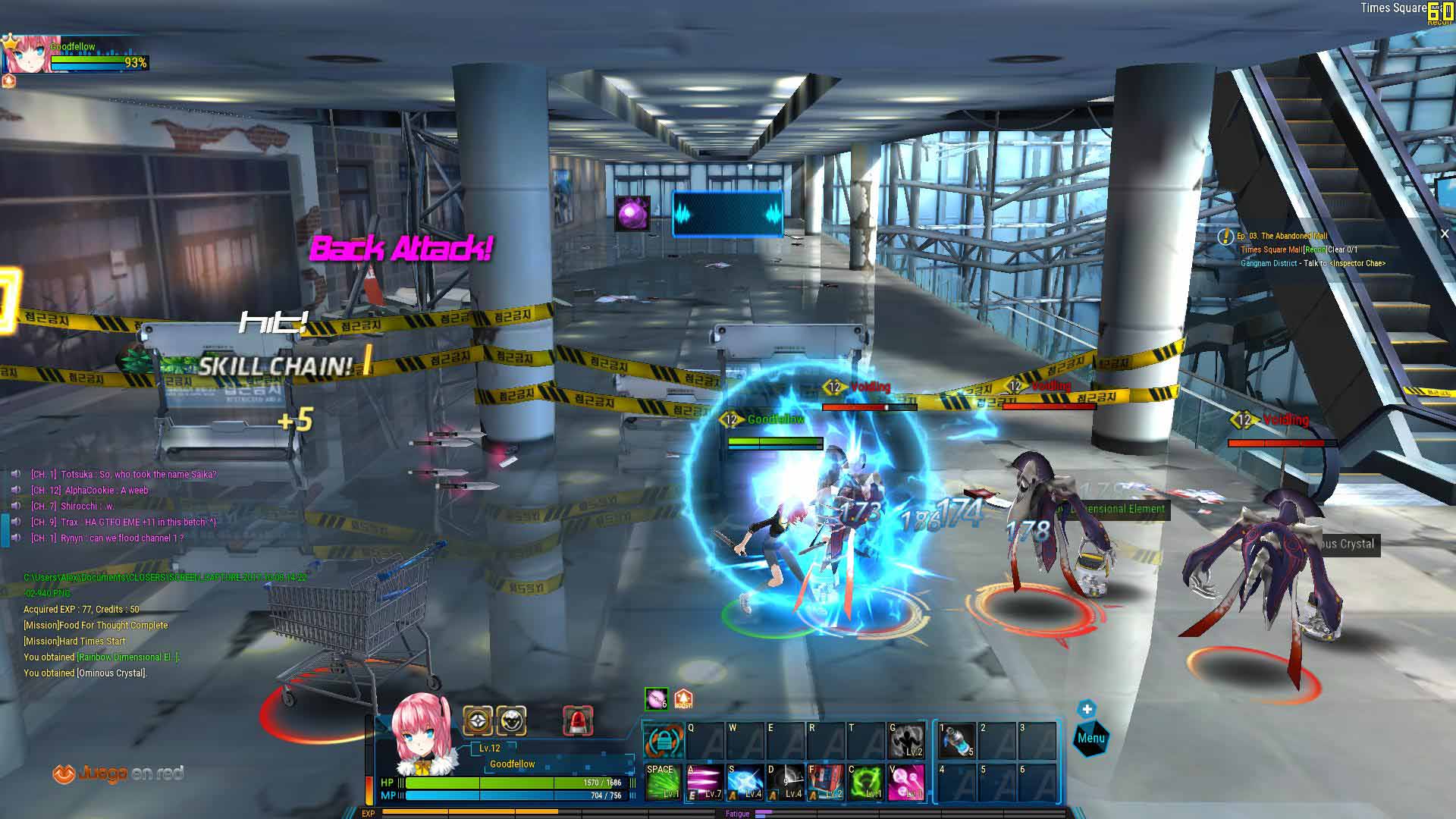Select the gold smiley face icon
The height and width of the screenshot is (819, 1456).
tap(512, 720)
